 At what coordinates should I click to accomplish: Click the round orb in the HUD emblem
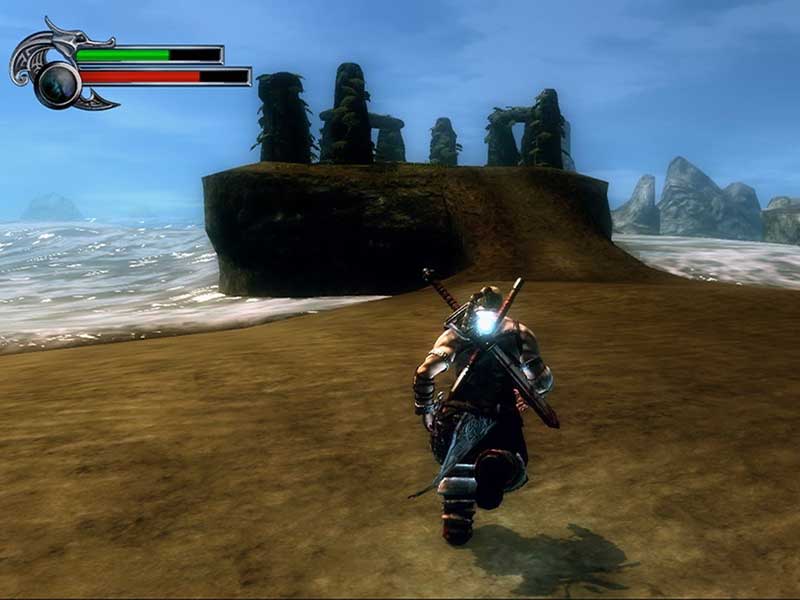pos(56,82)
